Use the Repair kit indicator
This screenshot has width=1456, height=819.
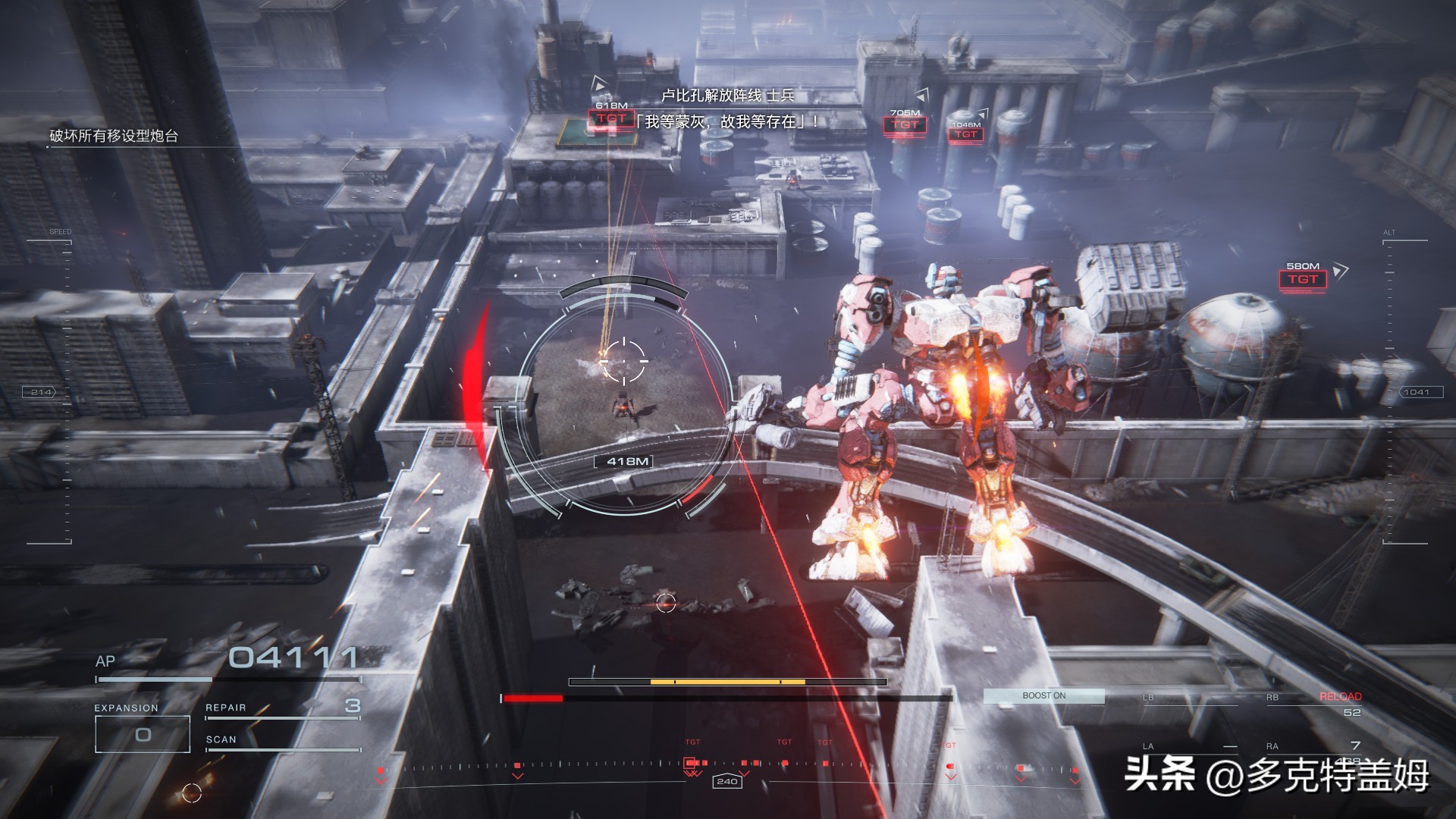click(282, 708)
